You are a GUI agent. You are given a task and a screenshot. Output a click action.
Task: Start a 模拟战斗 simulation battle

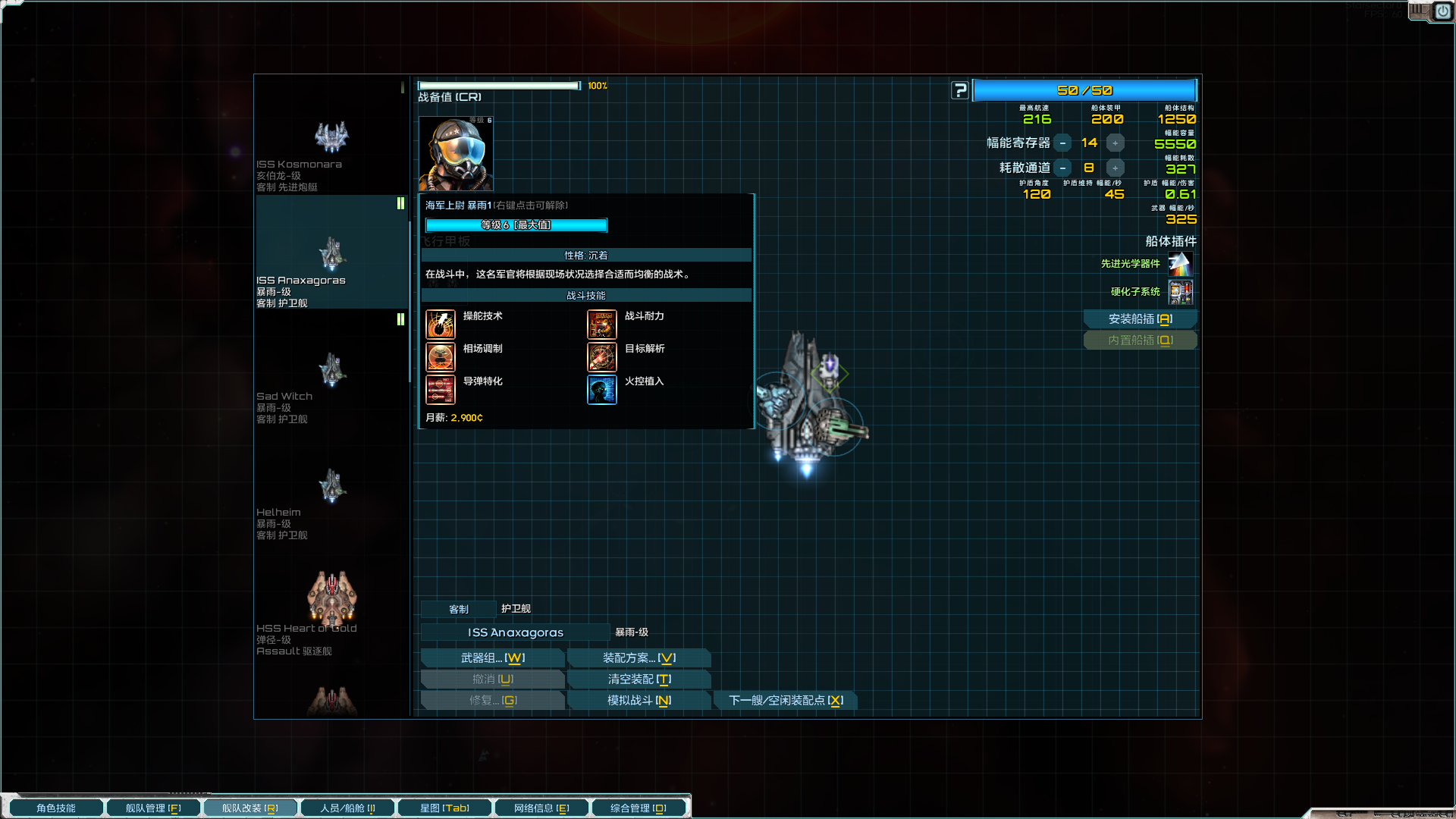[x=639, y=701]
